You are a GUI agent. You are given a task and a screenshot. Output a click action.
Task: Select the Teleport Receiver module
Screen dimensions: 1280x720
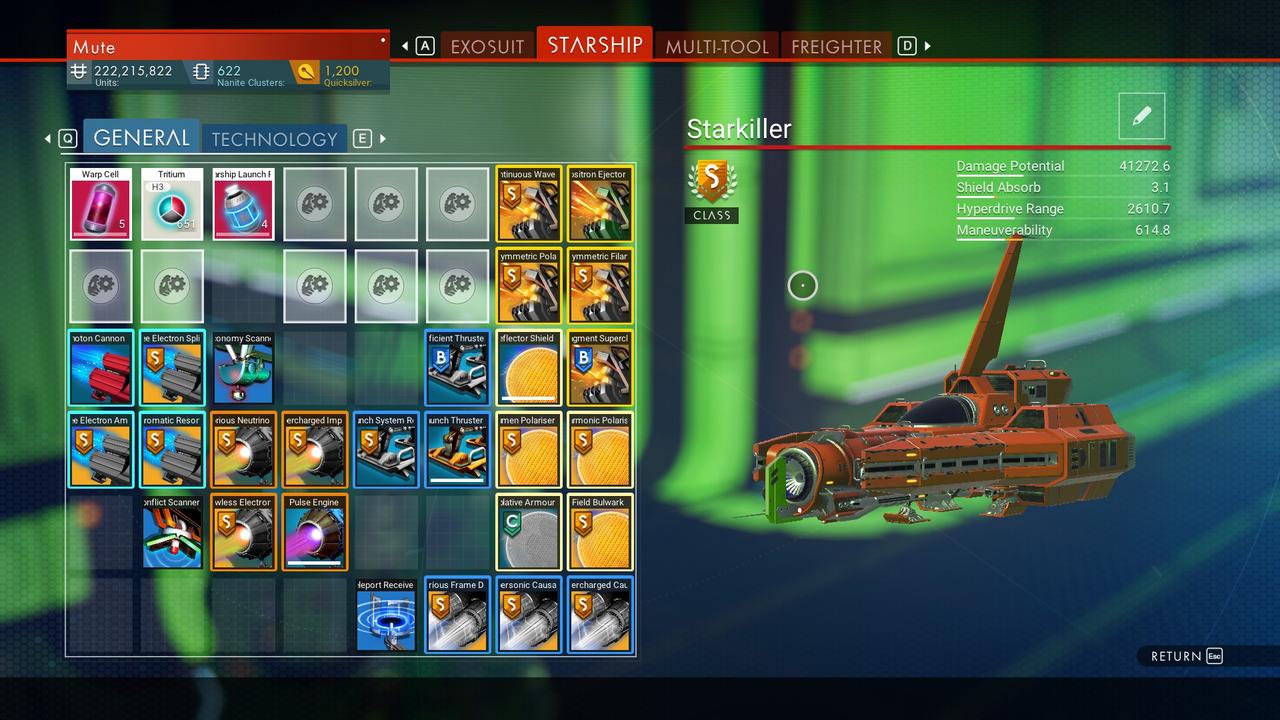pos(386,615)
